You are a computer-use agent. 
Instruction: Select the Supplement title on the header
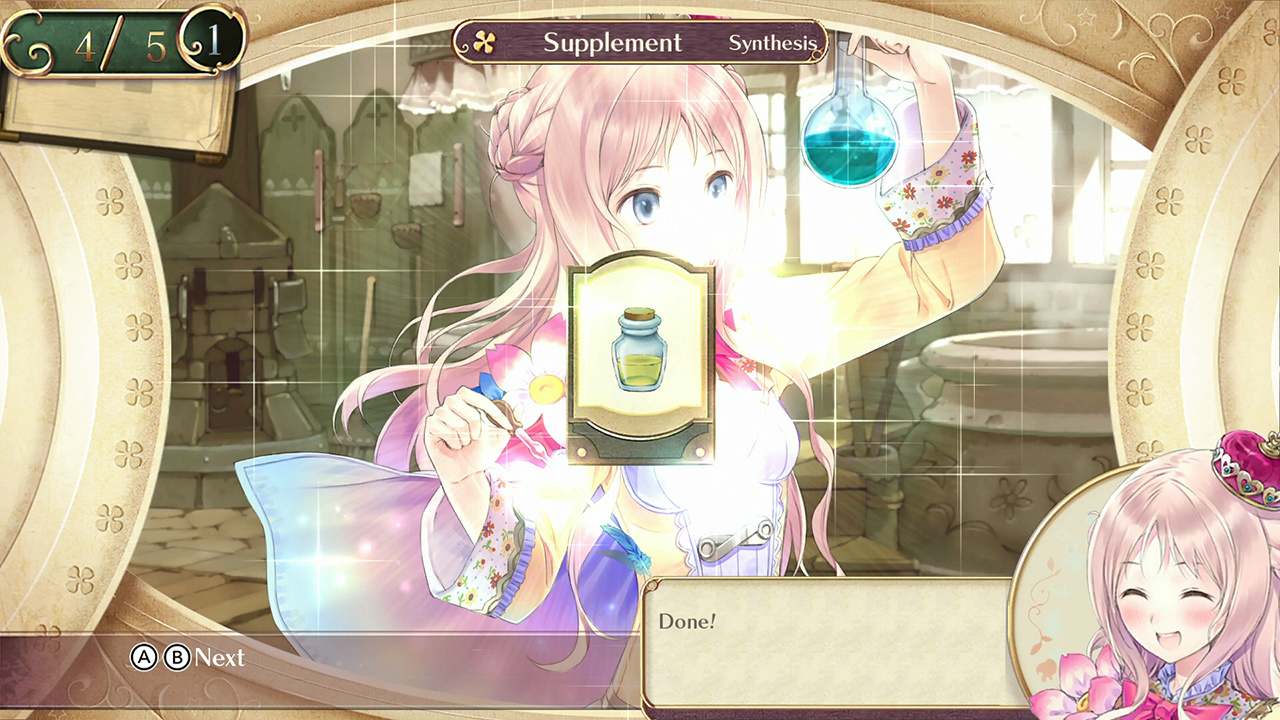(612, 42)
